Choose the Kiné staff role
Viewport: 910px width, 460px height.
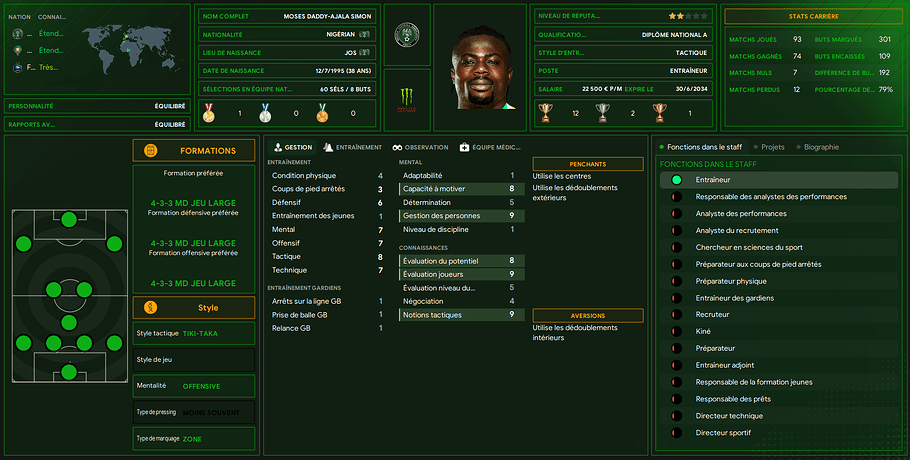(x=703, y=332)
